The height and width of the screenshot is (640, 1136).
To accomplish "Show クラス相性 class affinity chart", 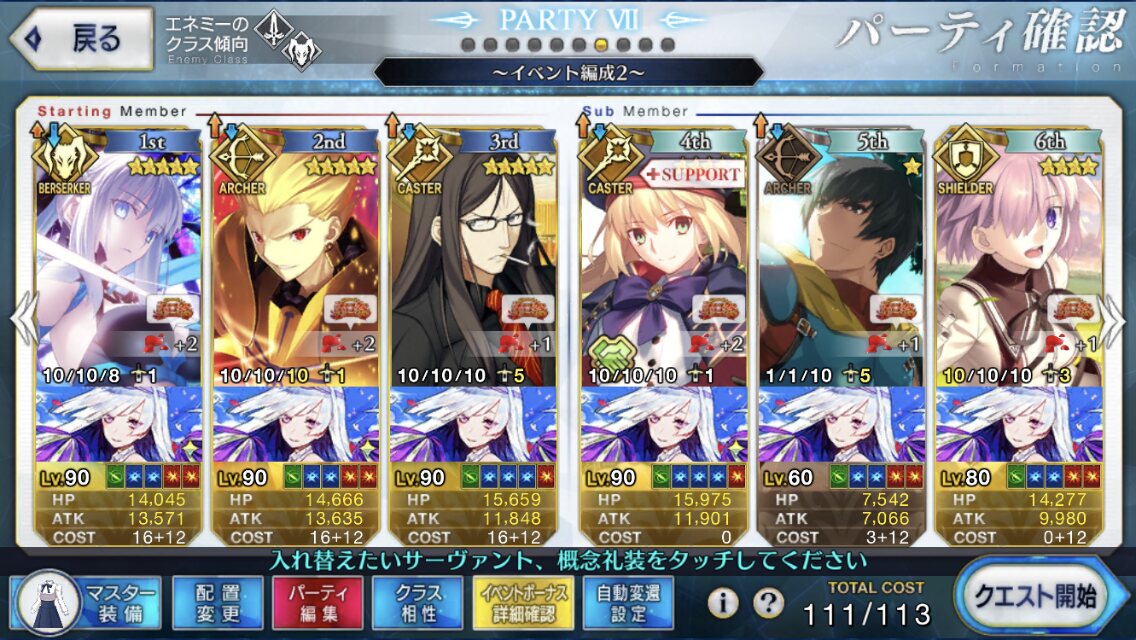I will coord(416,602).
